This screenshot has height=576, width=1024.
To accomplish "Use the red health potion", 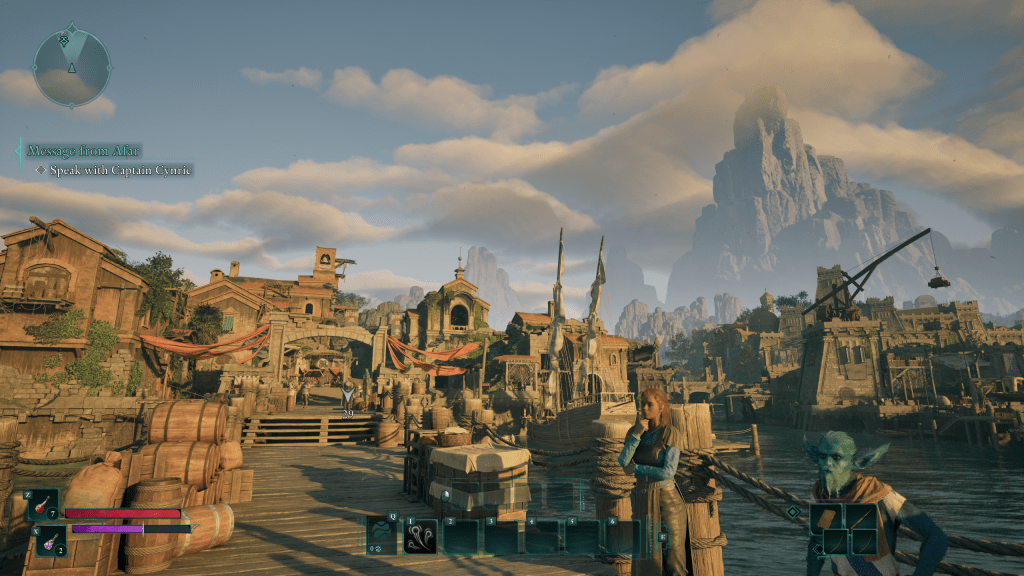I will coord(45,503).
